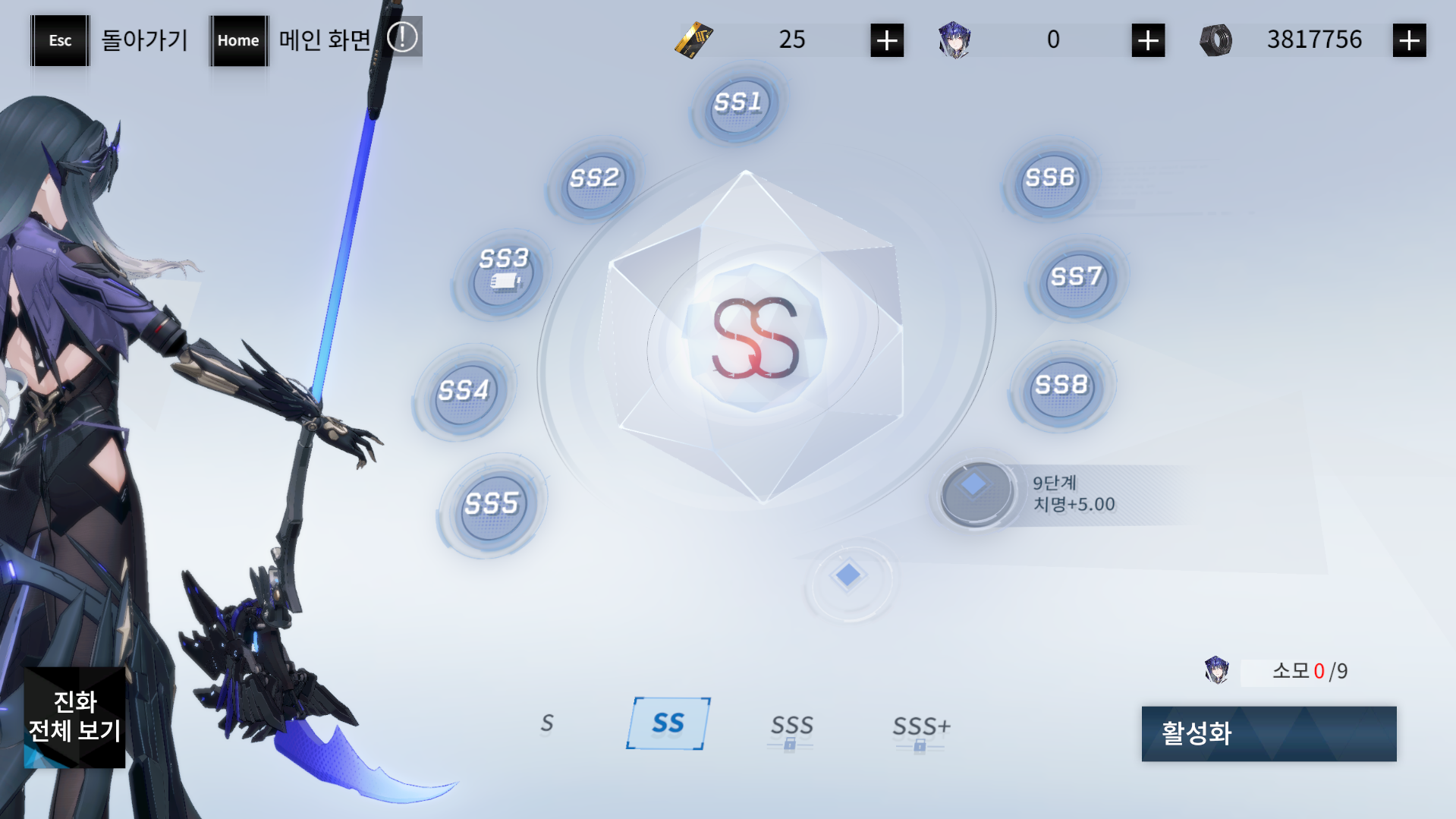Screen dimensions: 1456x819
Task: Activate with the 활성화 button
Action: [x=1268, y=733]
